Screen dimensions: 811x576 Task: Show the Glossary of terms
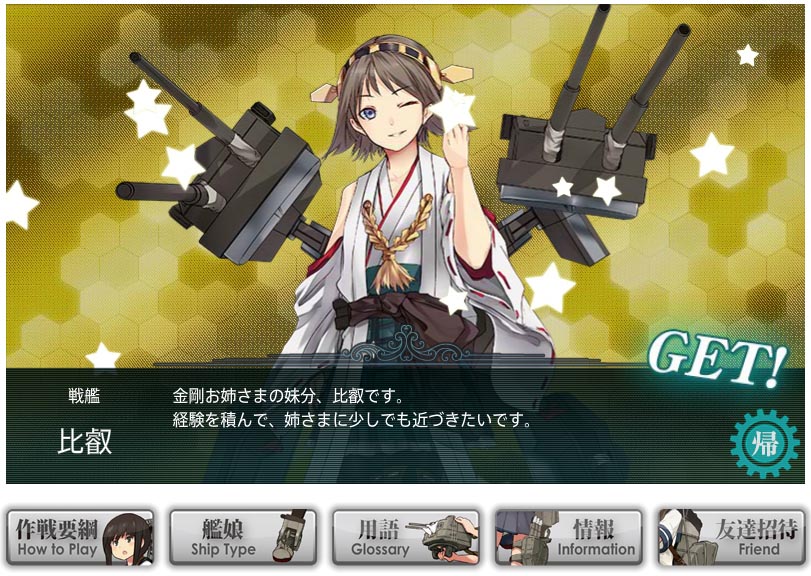point(406,537)
